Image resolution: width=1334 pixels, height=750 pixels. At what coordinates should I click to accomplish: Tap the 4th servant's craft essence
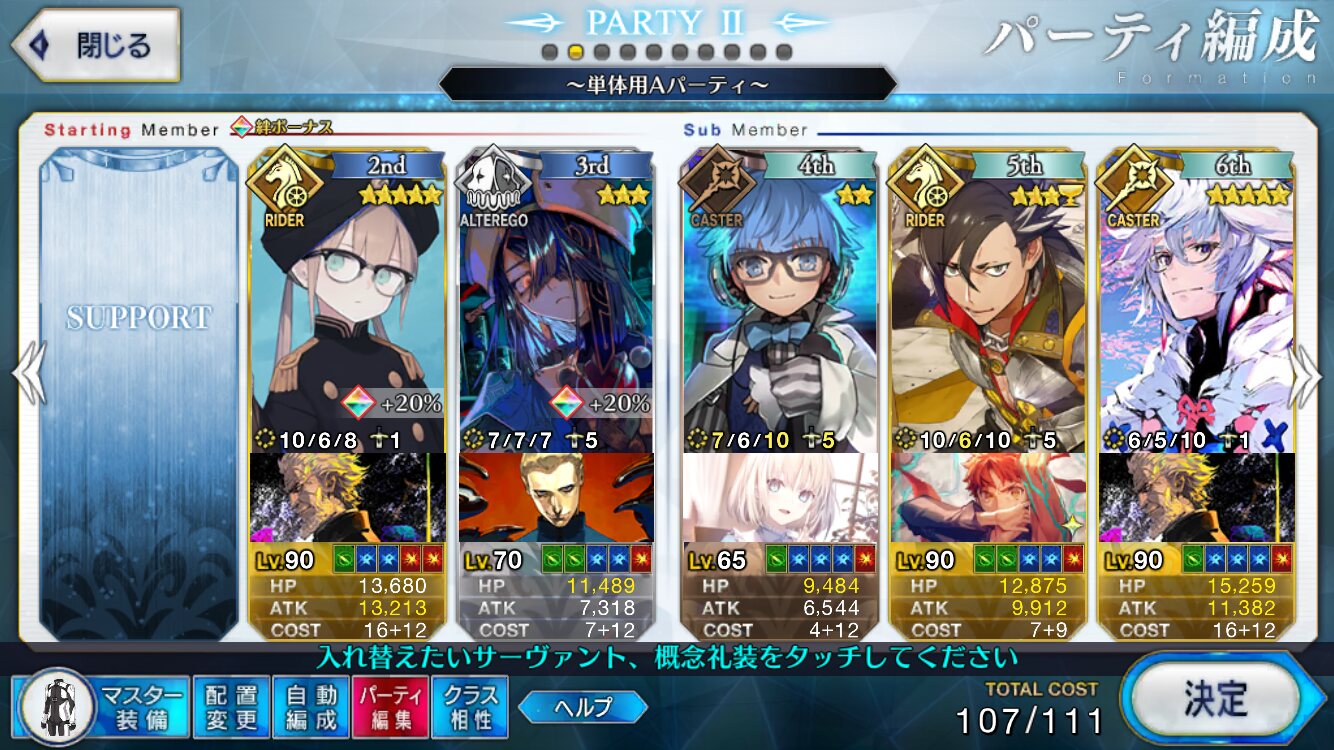781,497
